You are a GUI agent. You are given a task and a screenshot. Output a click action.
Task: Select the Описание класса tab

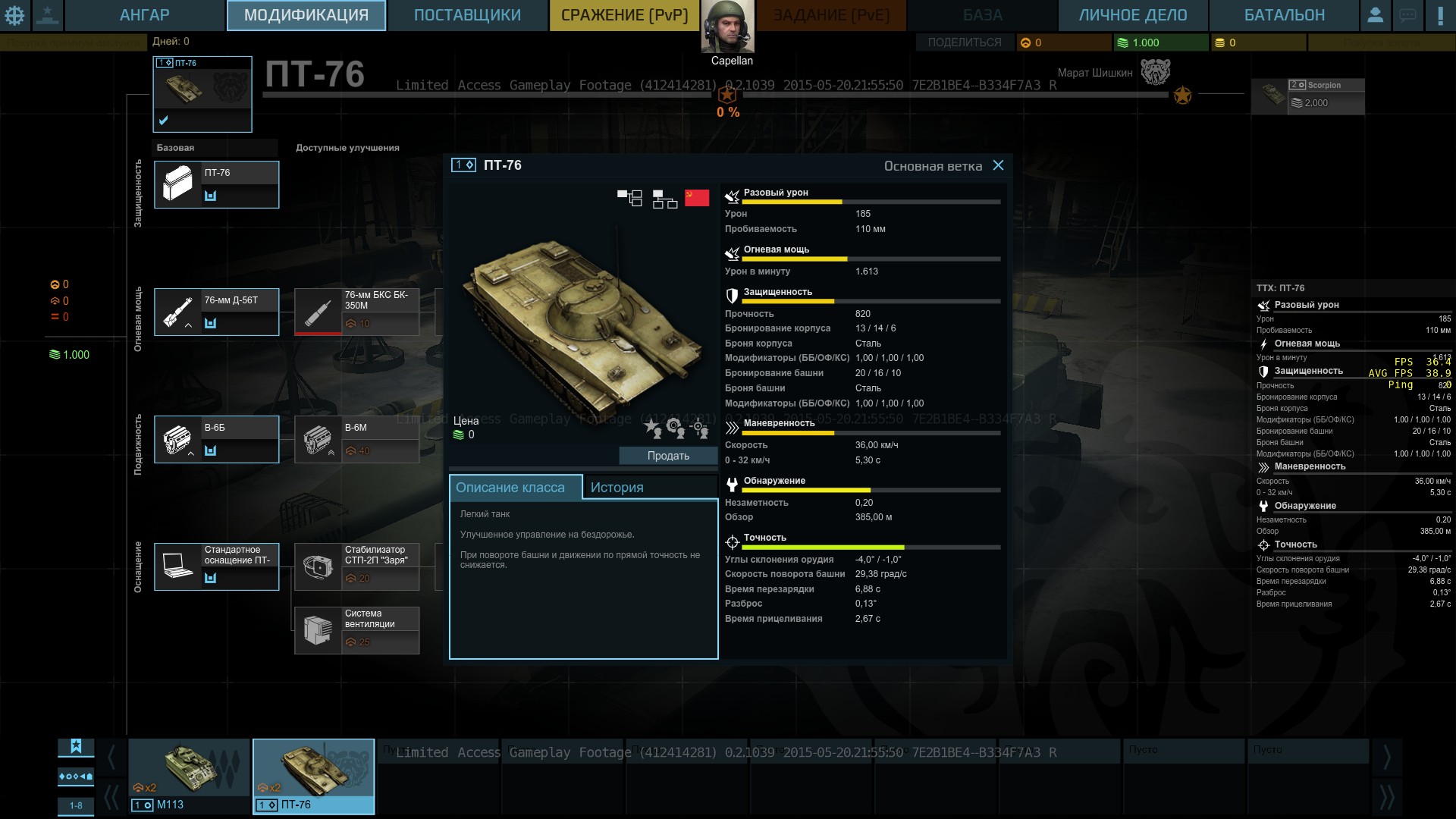pyautogui.click(x=510, y=488)
